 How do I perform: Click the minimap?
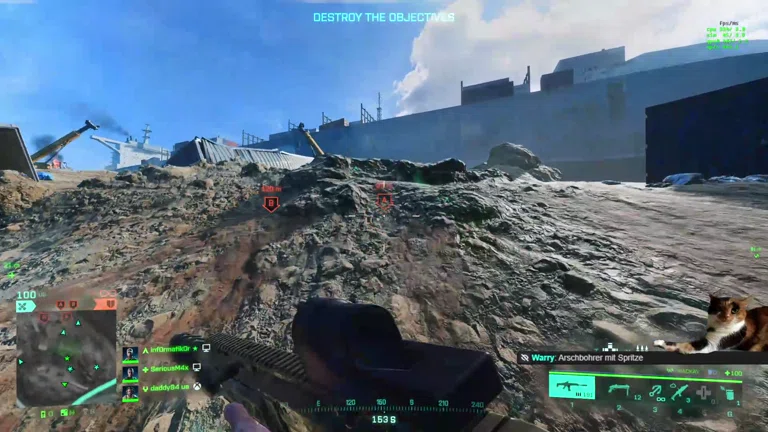tap(67, 355)
